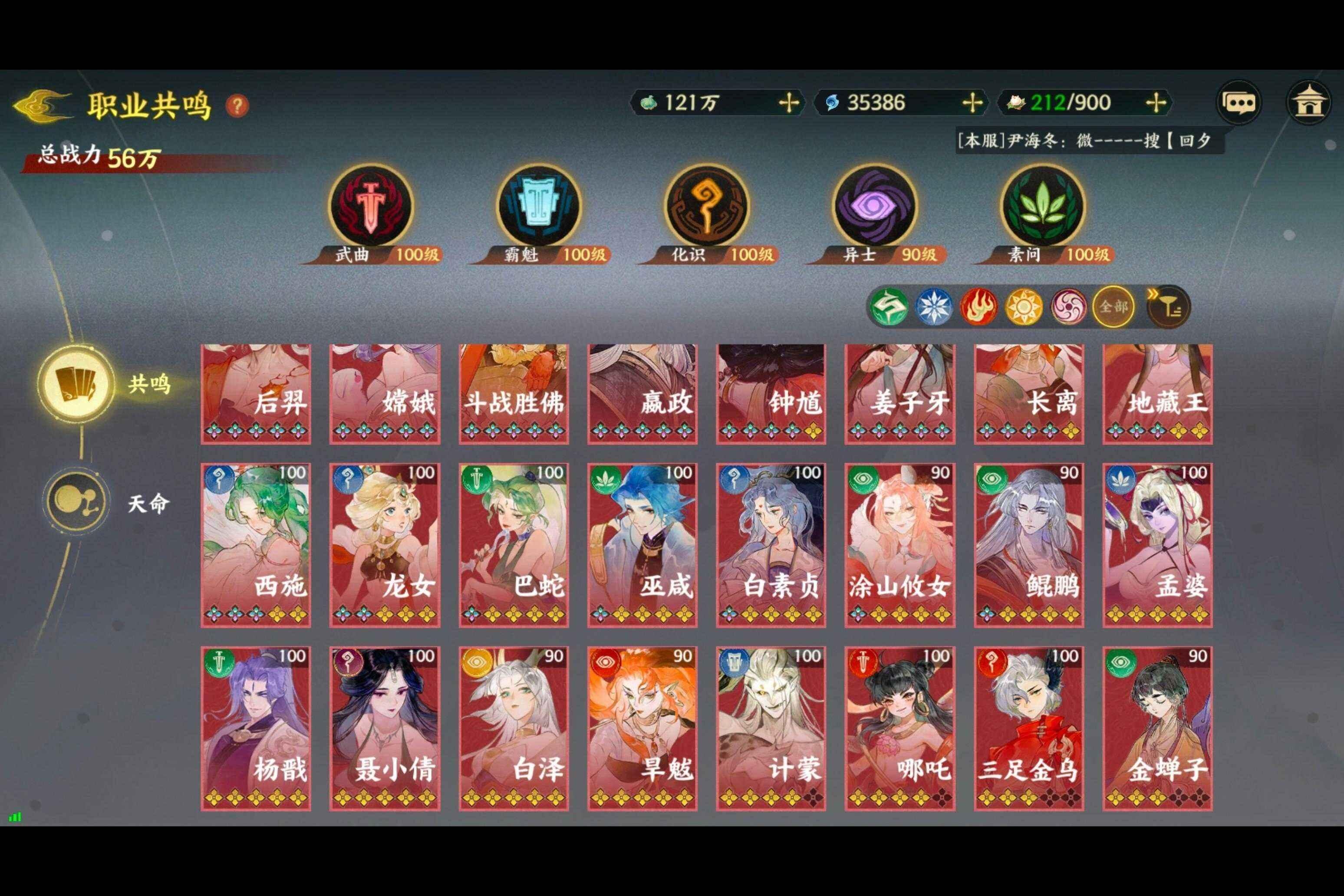Click the 尹海冬 chat announcement
The image size is (1344, 896).
click(1086, 140)
